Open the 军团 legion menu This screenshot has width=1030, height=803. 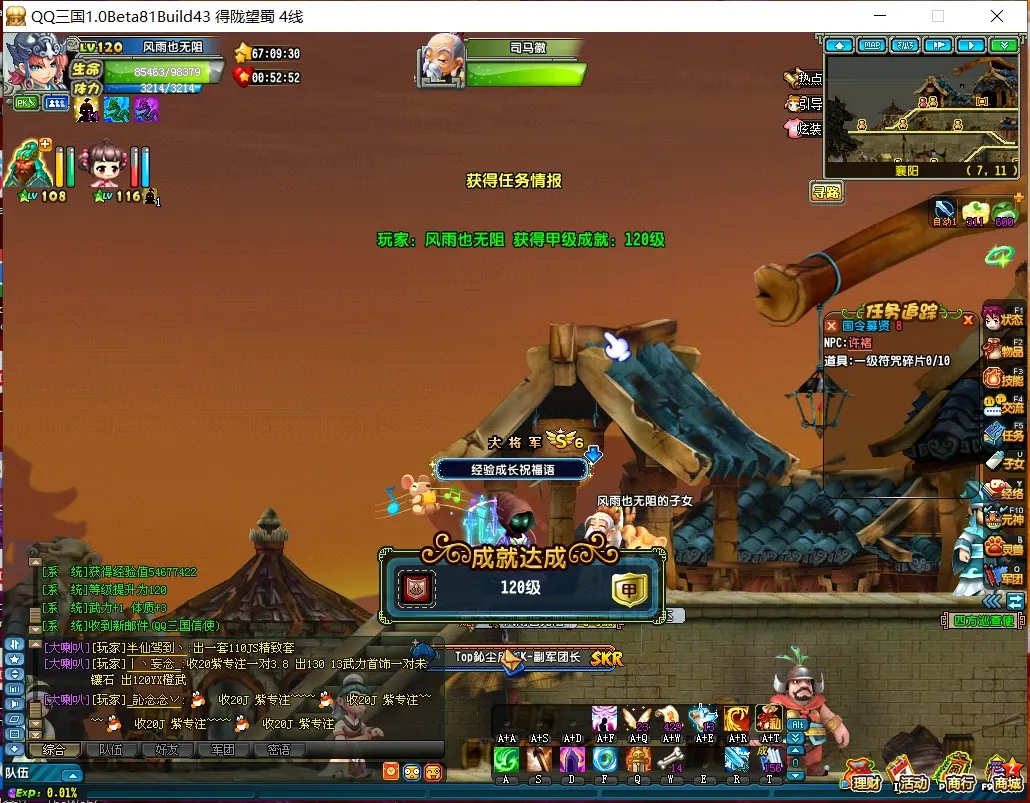point(1003,574)
